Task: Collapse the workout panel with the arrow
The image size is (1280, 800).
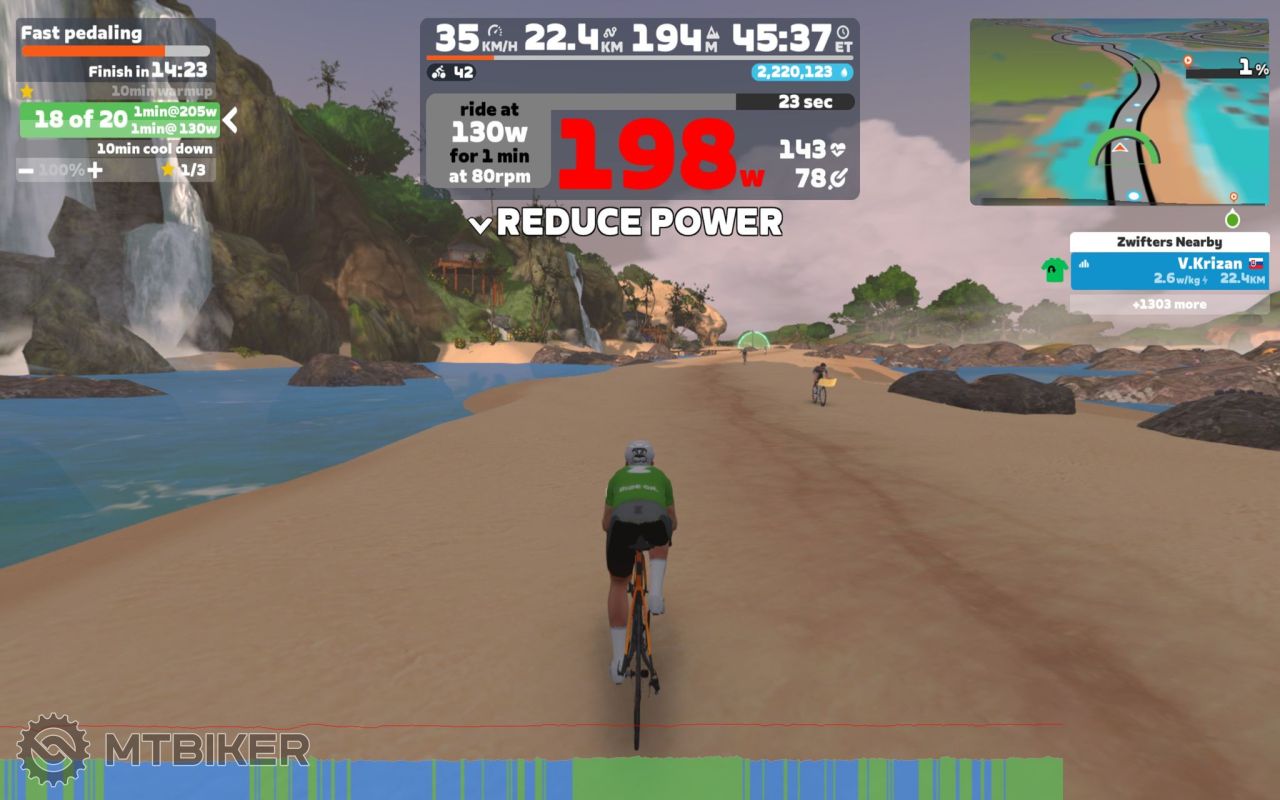Action: [230, 121]
